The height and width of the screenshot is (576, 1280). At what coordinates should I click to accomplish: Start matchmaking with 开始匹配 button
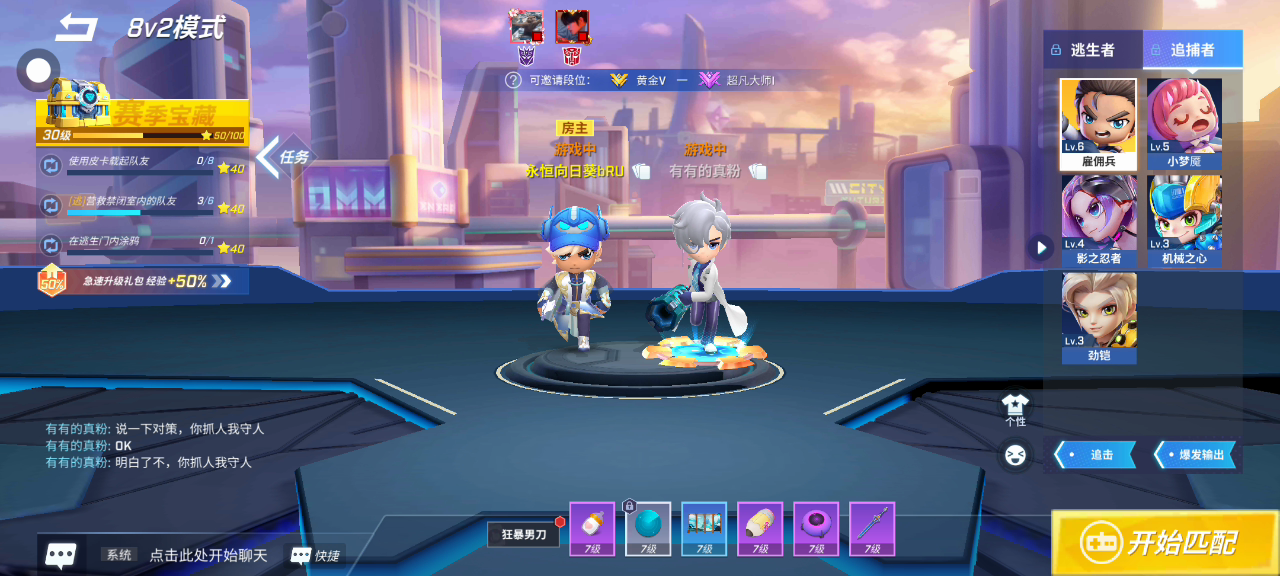pos(1165,542)
